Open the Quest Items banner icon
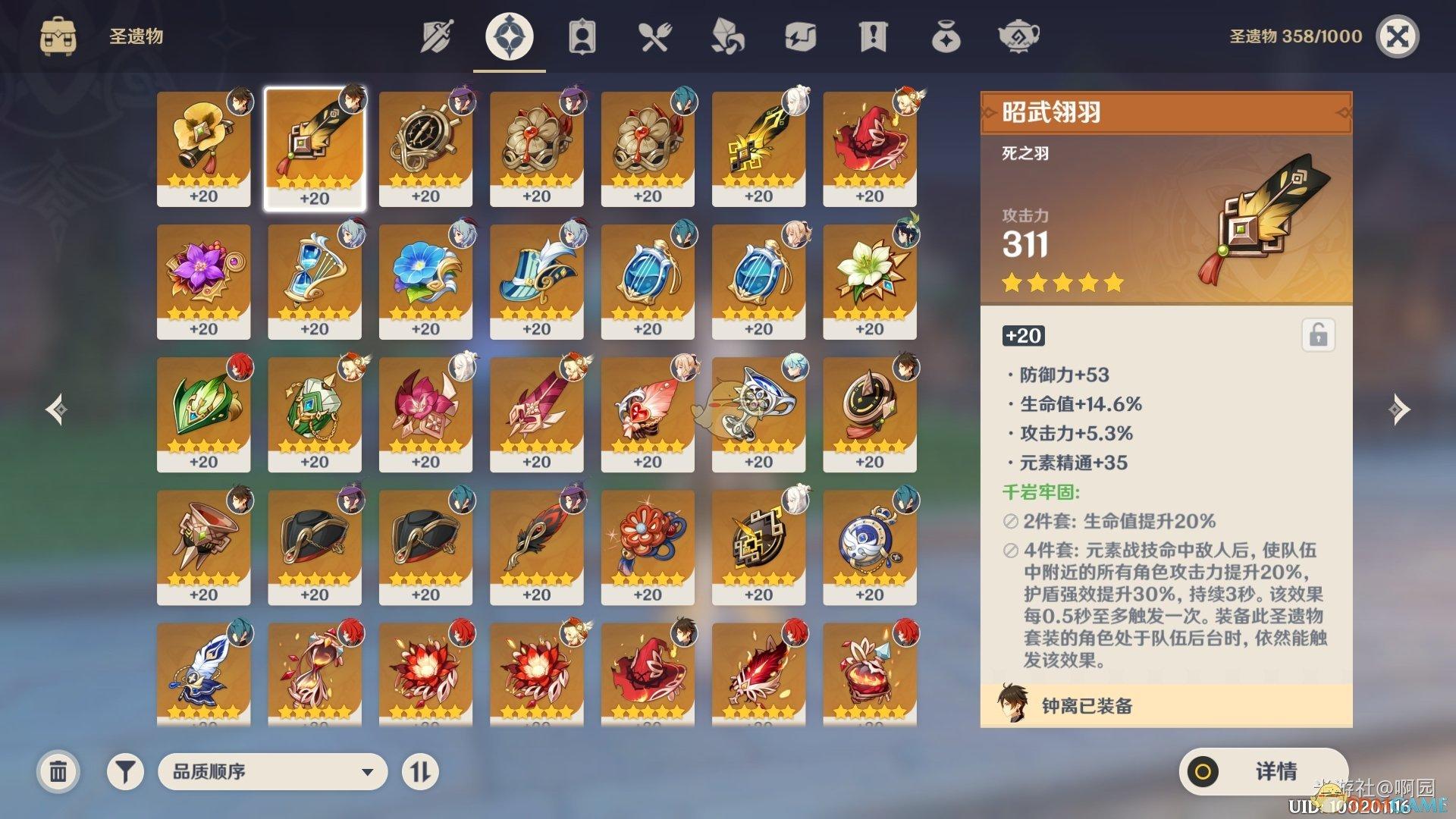 (872, 35)
